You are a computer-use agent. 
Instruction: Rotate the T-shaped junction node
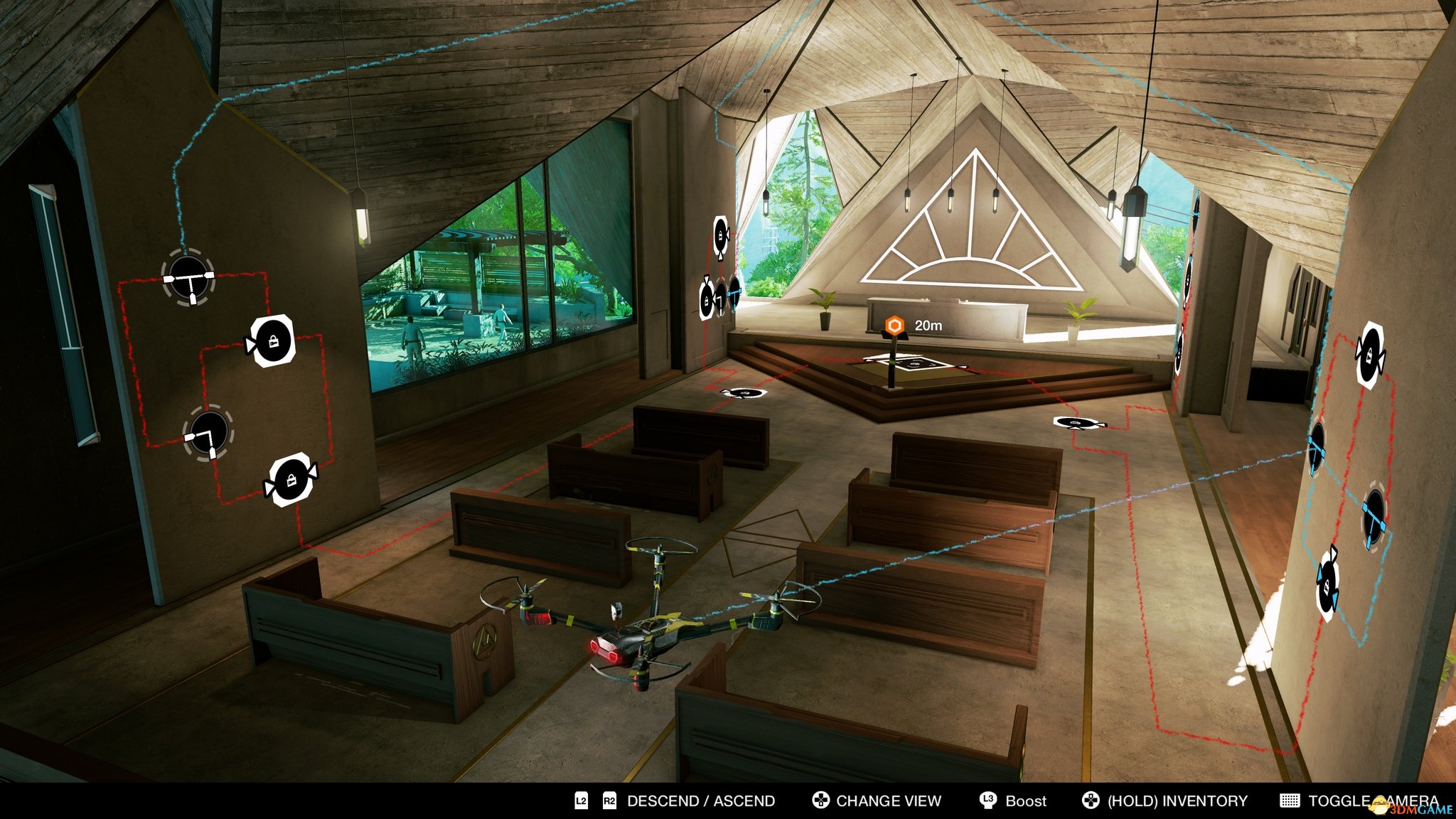tap(189, 278)
